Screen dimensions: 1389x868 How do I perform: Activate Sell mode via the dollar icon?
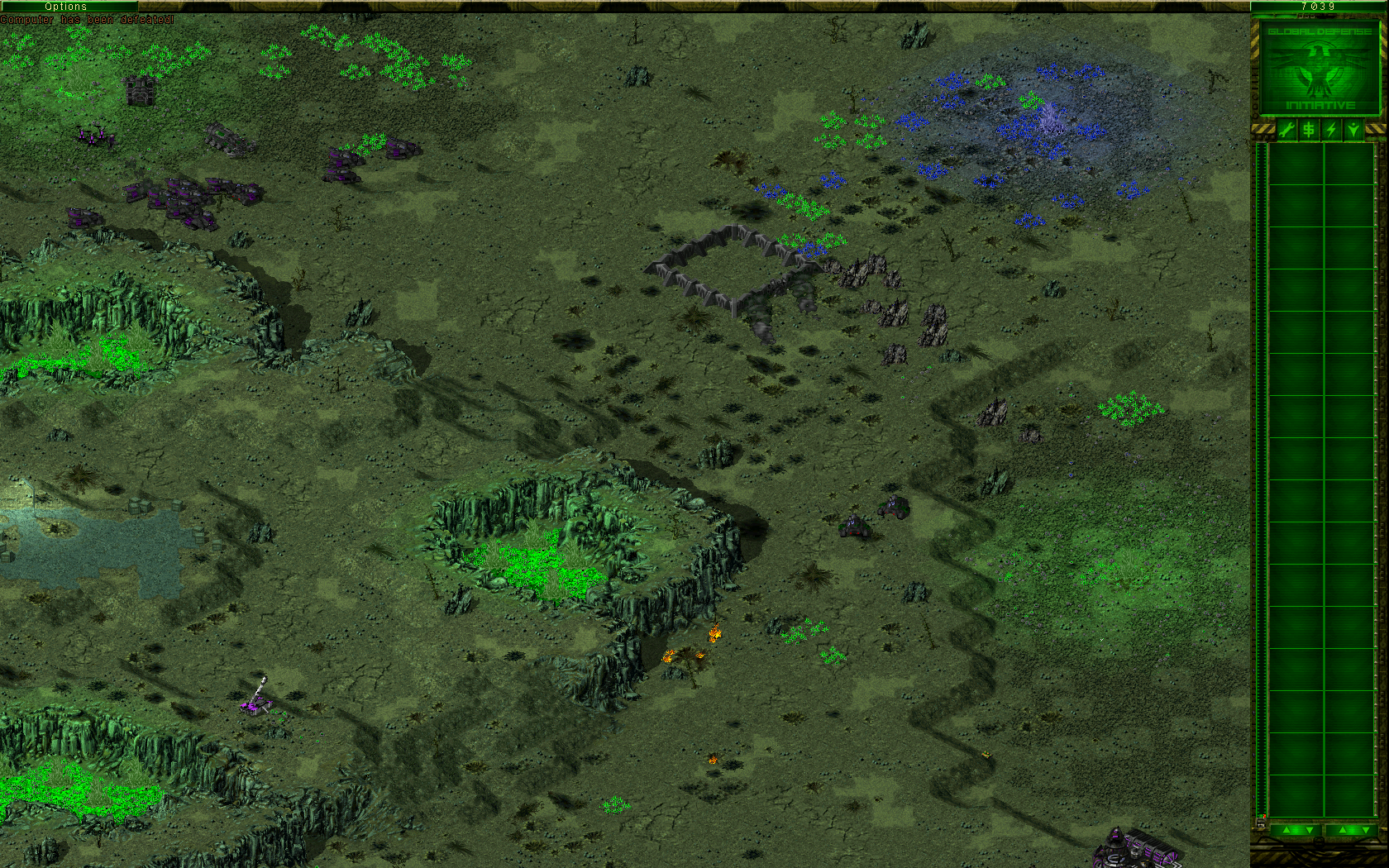click(x=1309, y=128)
